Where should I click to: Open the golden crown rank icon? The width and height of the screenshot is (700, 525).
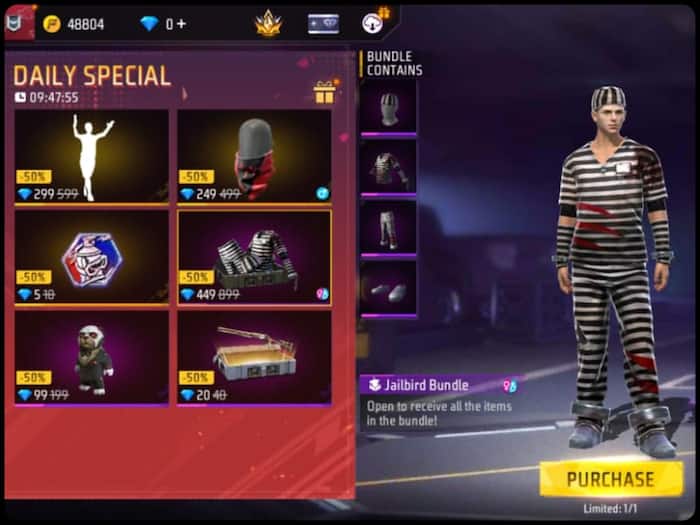(x=268, y=23)
